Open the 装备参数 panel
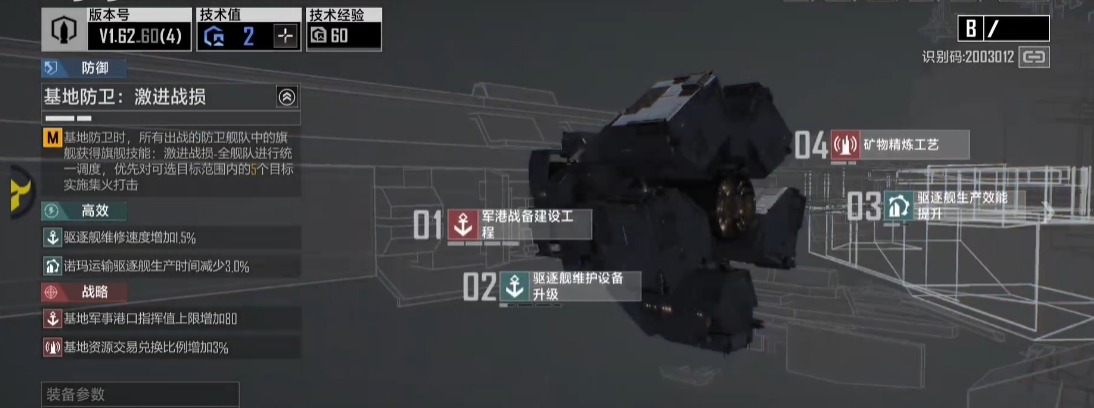The width and height of the screenshot is (1094, 408). (140, 394)
